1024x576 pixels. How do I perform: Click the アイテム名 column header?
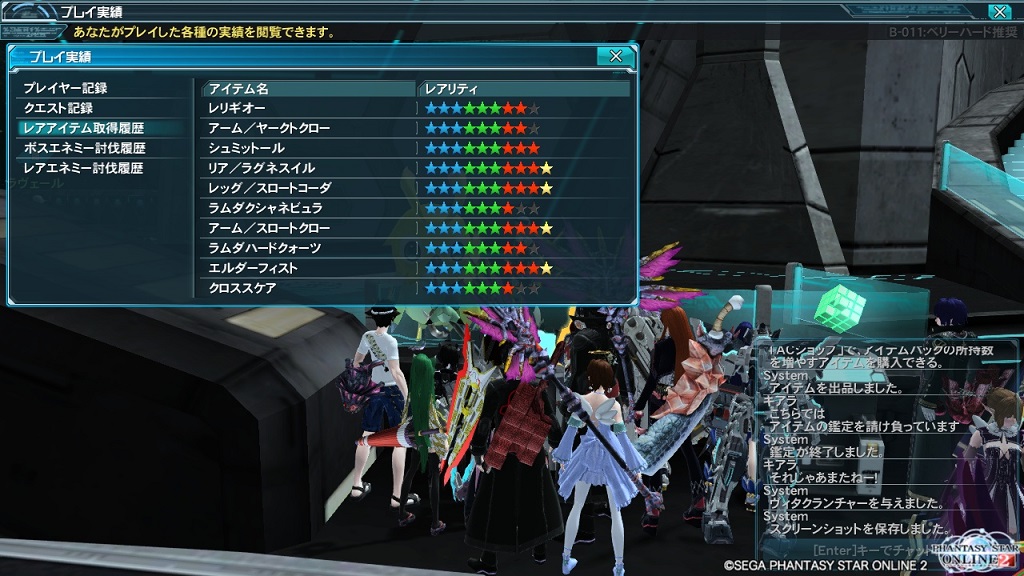308,89
